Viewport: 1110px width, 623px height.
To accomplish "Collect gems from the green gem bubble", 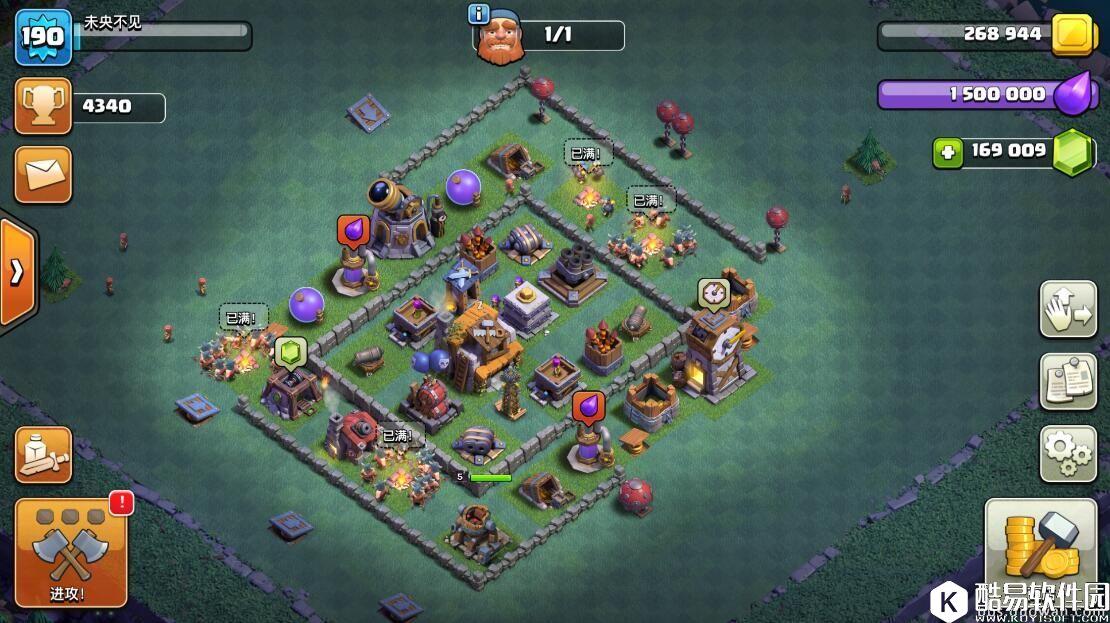I will click(290, 352).
